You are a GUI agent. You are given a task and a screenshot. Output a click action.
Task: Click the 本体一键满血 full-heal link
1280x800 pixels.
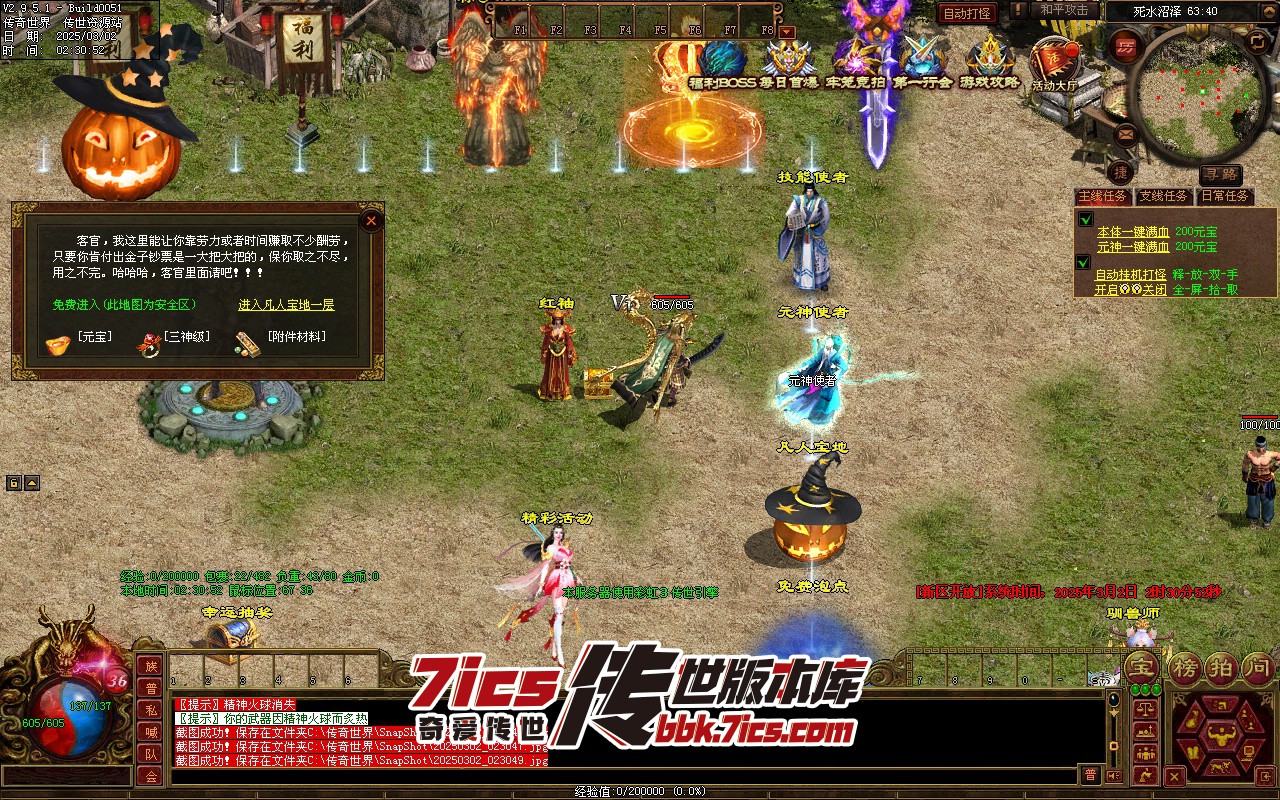[x=1132, y=231]
